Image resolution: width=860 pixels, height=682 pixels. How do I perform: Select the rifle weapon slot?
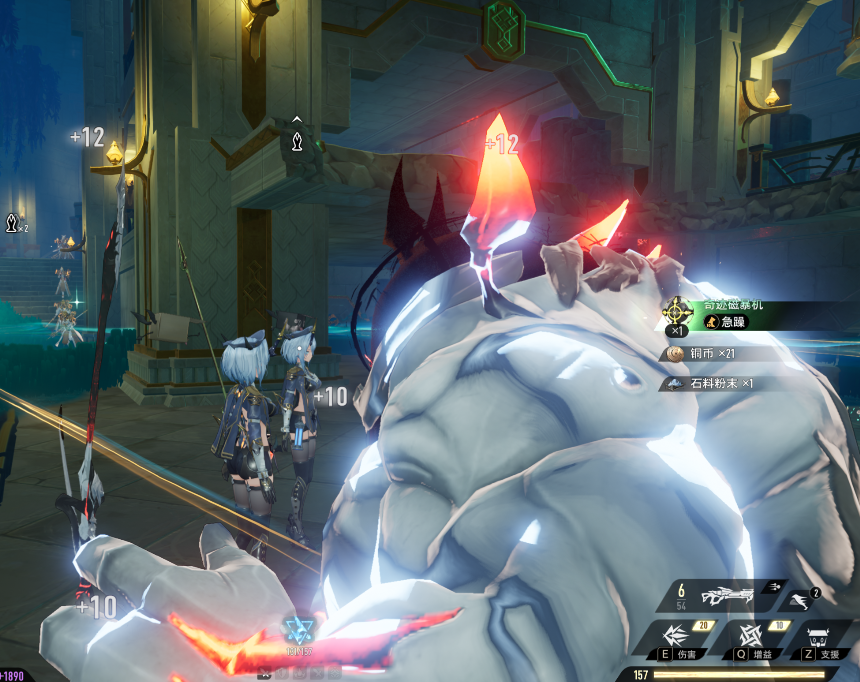(725, 597)
